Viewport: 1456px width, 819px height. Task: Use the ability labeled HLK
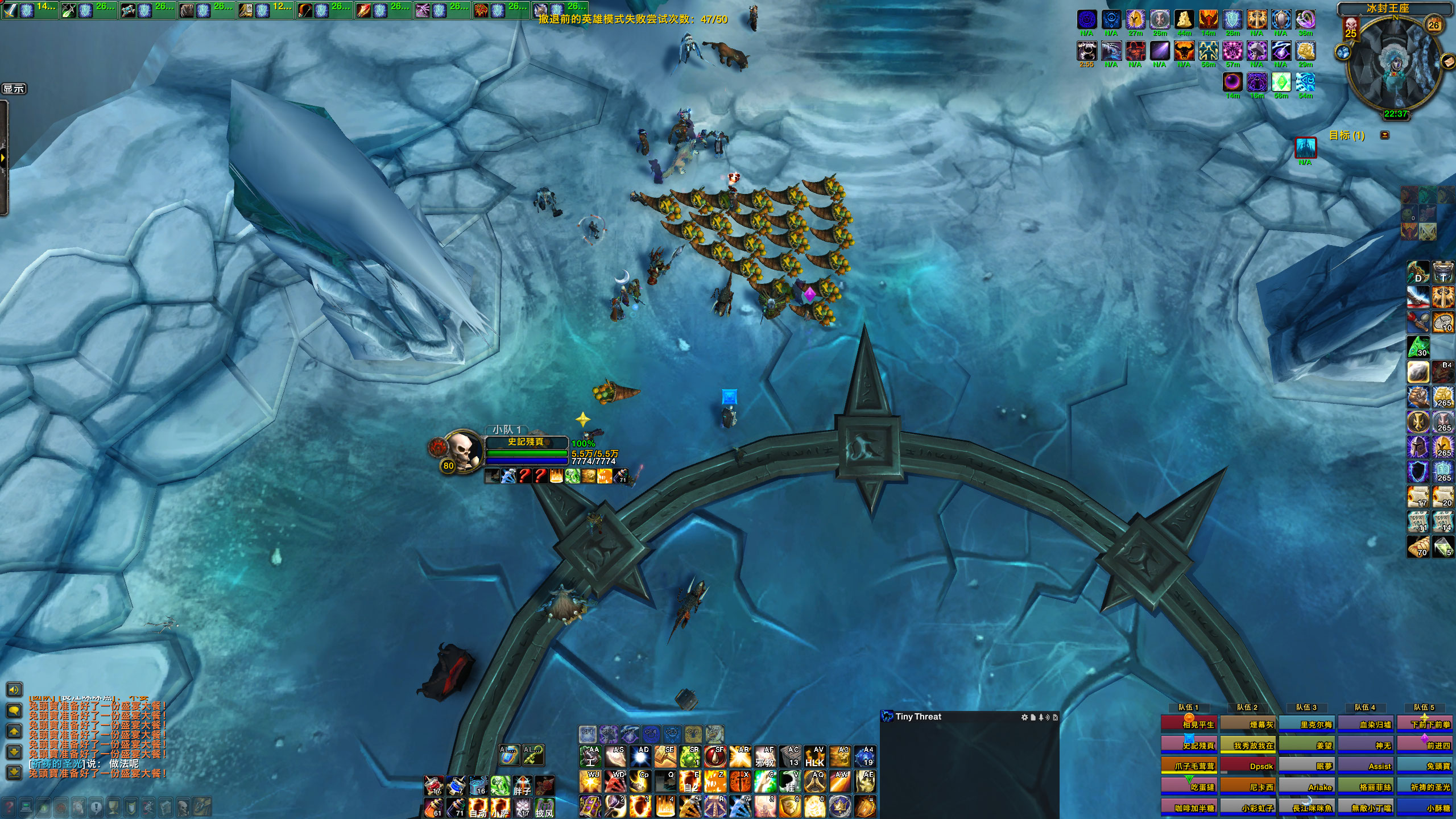[815, 756]
